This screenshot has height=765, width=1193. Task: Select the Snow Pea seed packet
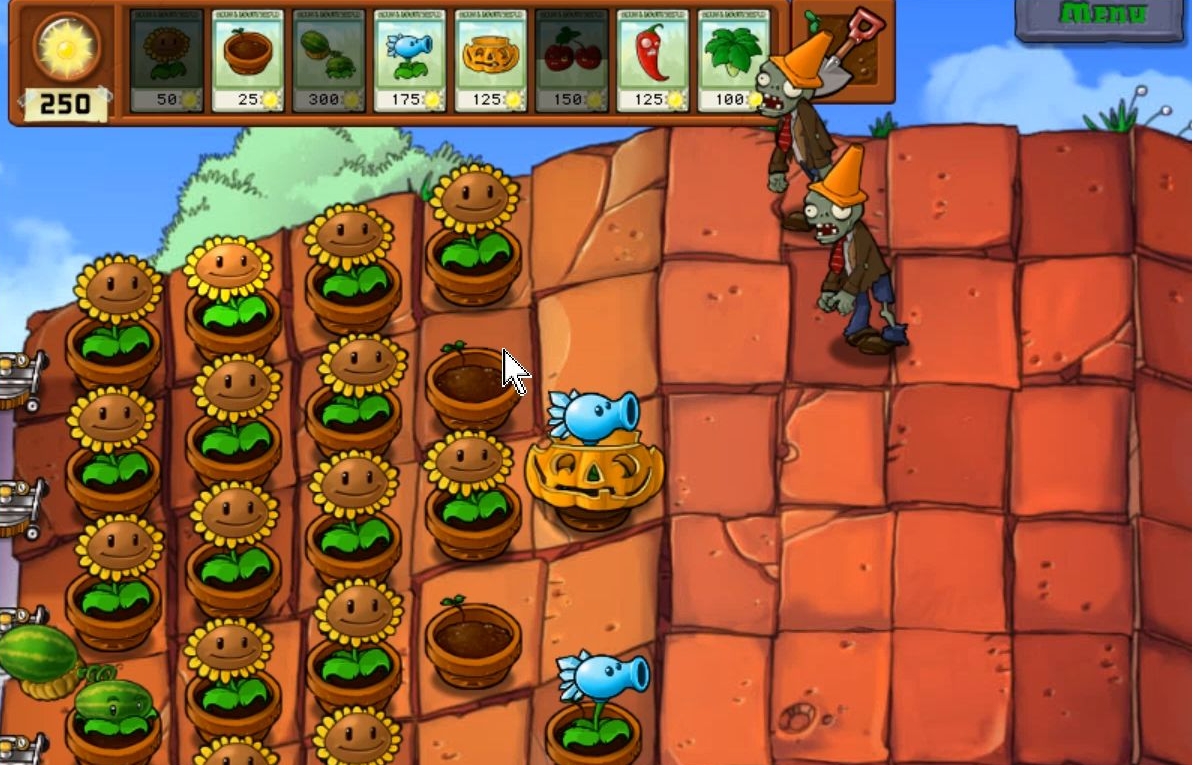tap(409, 60)
